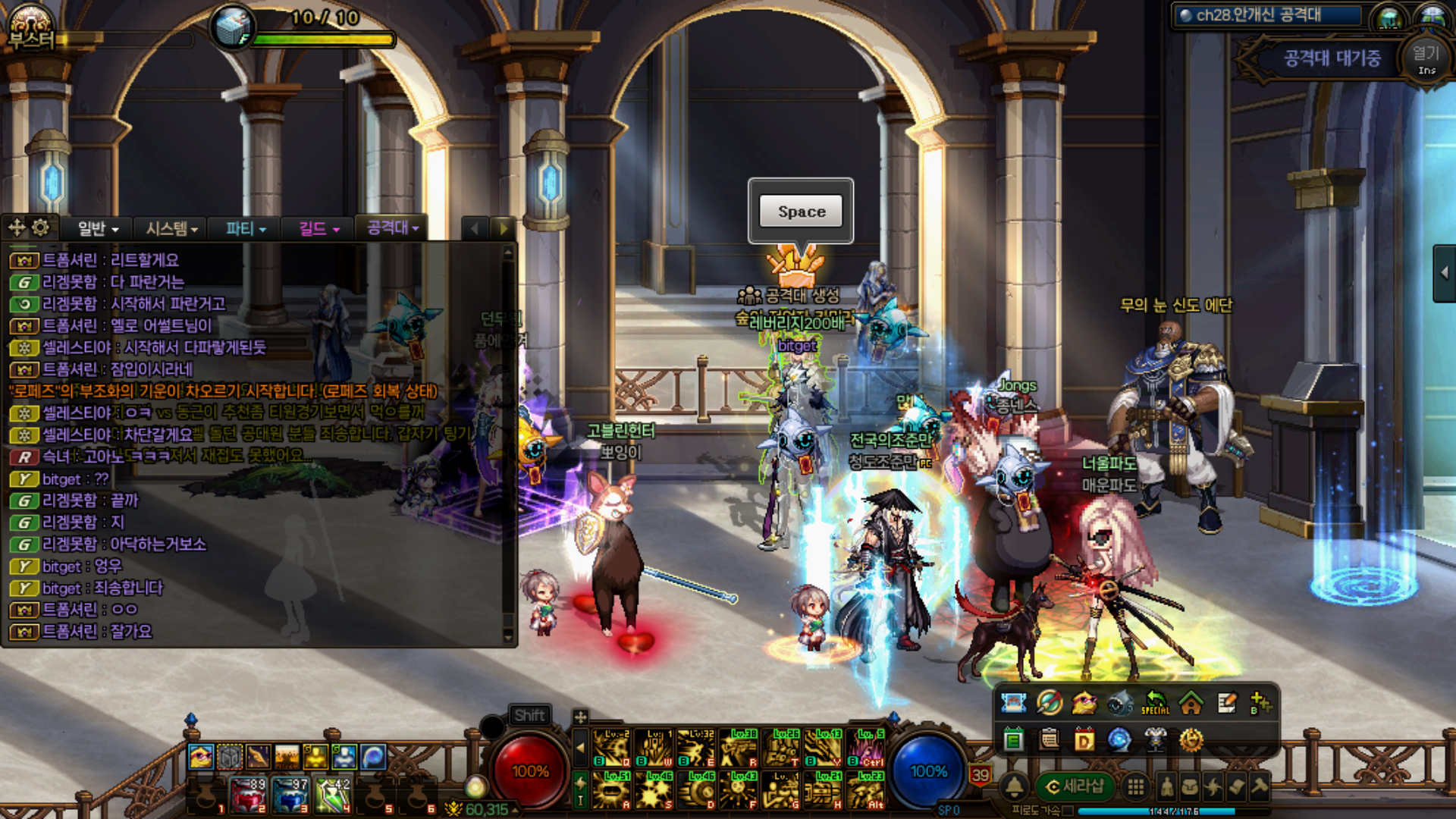Viewport: 1456px width, 819px height.
Task: Switch to the 일반 chat tab
Action: tap(98, 228)
